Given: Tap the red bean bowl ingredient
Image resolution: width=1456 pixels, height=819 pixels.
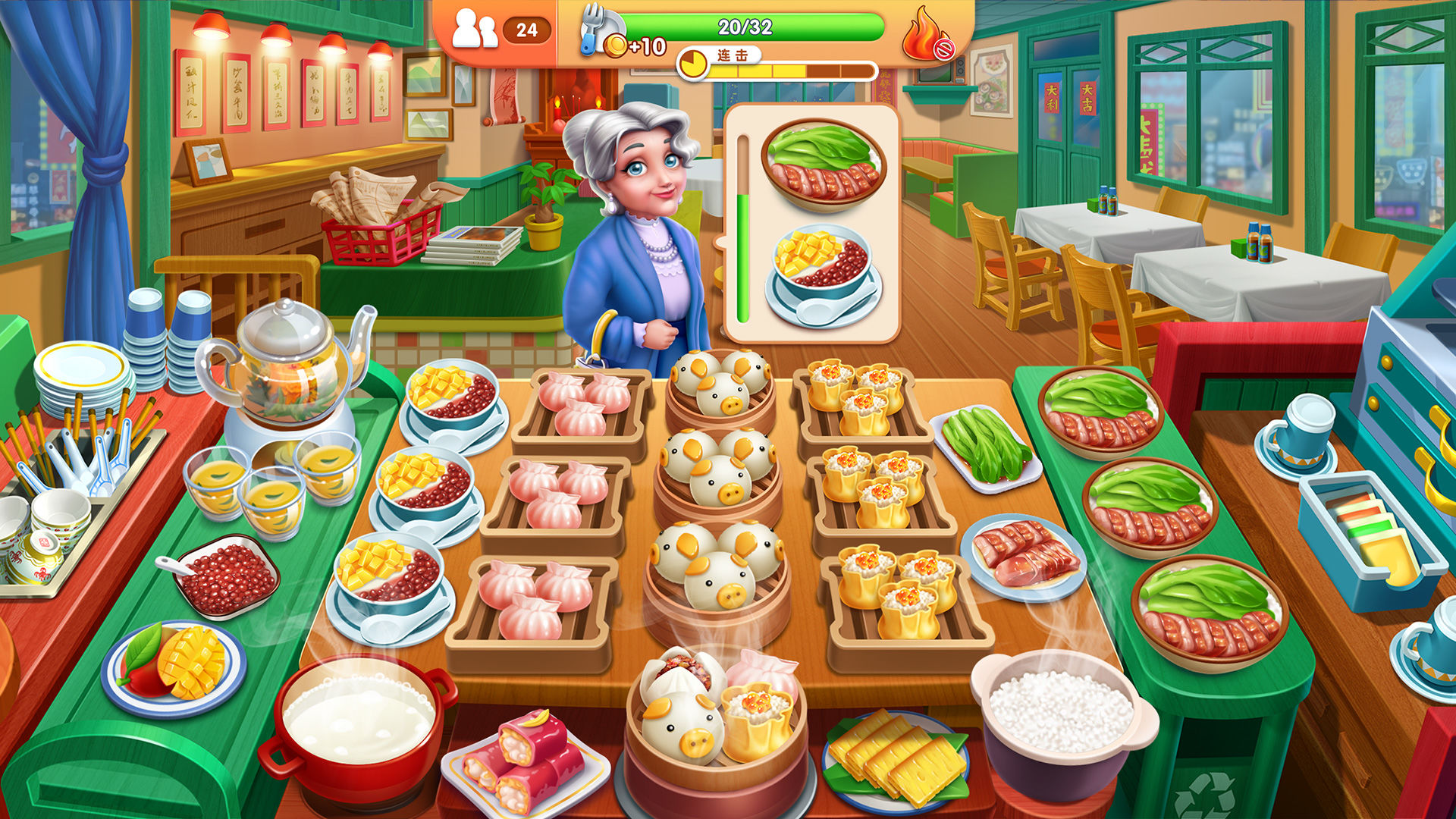Looking at the screenshot, I should pos(227,580).
